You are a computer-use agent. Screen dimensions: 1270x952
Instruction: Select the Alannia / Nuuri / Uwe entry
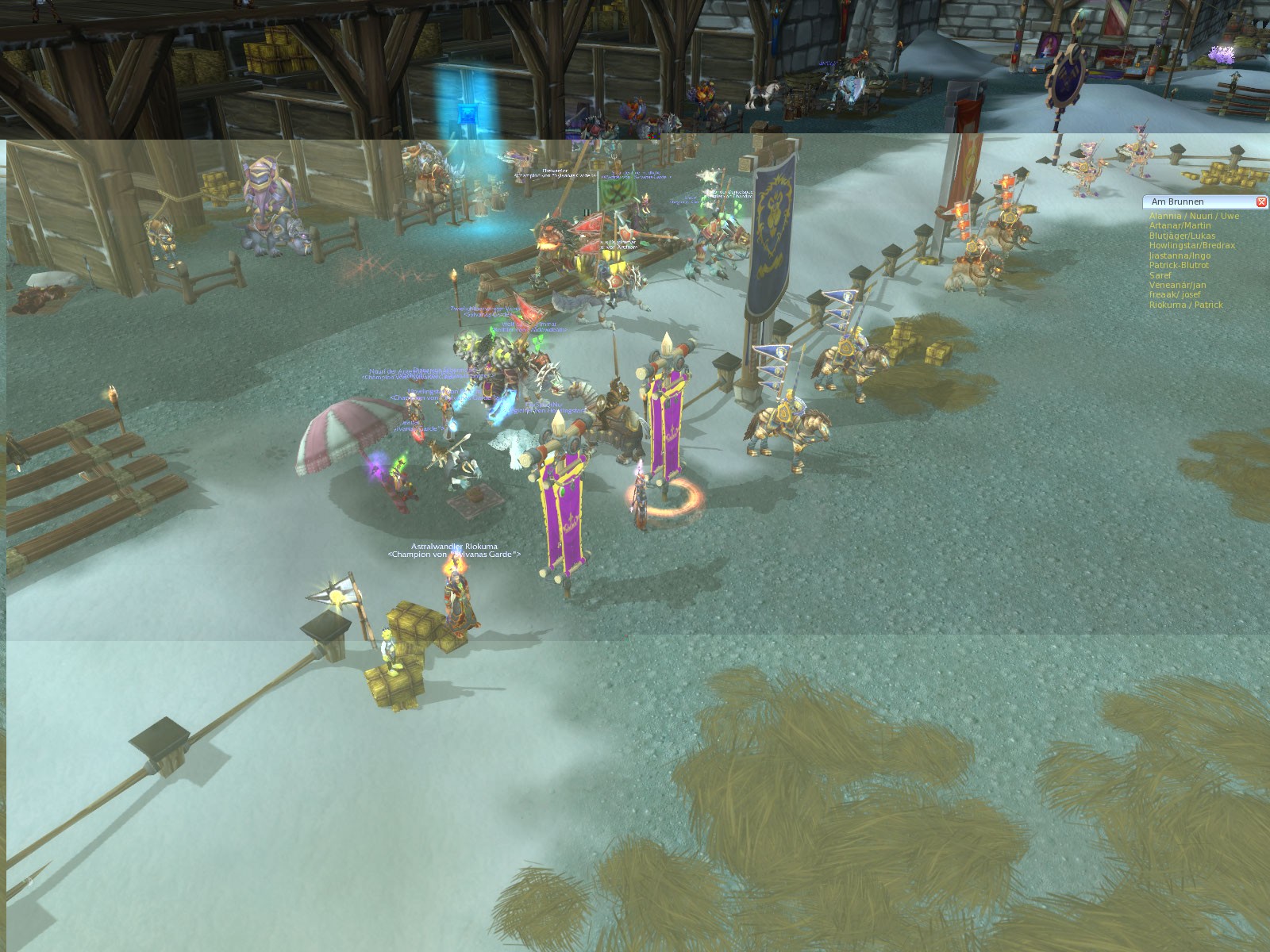click(1193, 216)
